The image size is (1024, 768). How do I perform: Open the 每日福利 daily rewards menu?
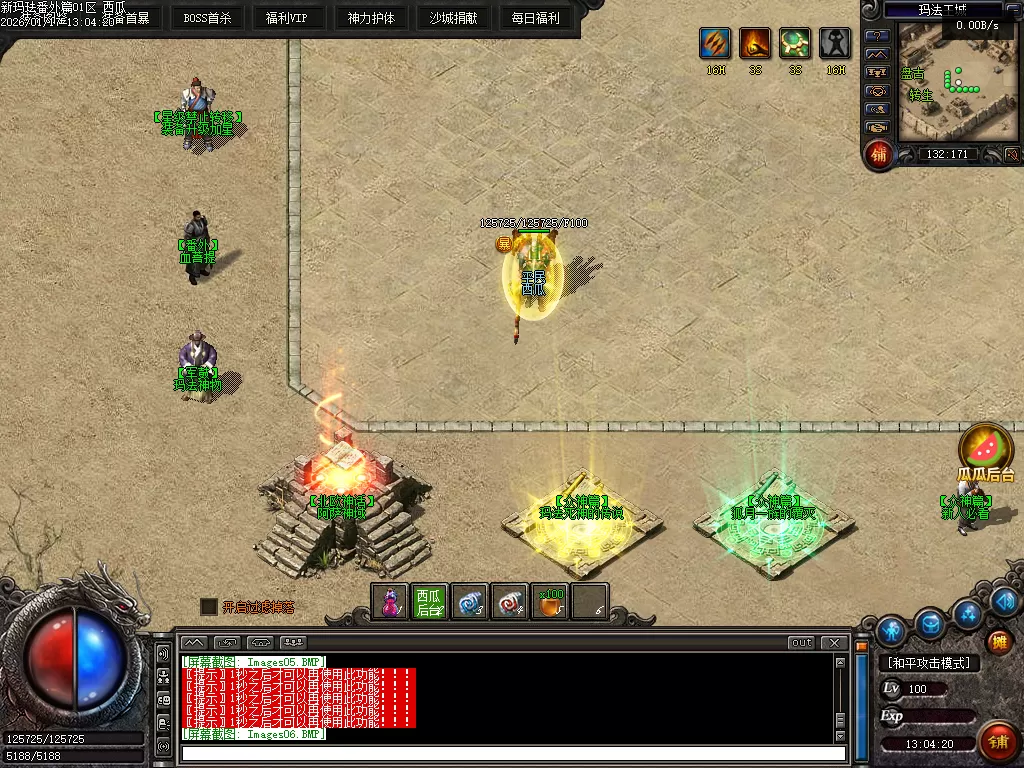coord(535,18)
